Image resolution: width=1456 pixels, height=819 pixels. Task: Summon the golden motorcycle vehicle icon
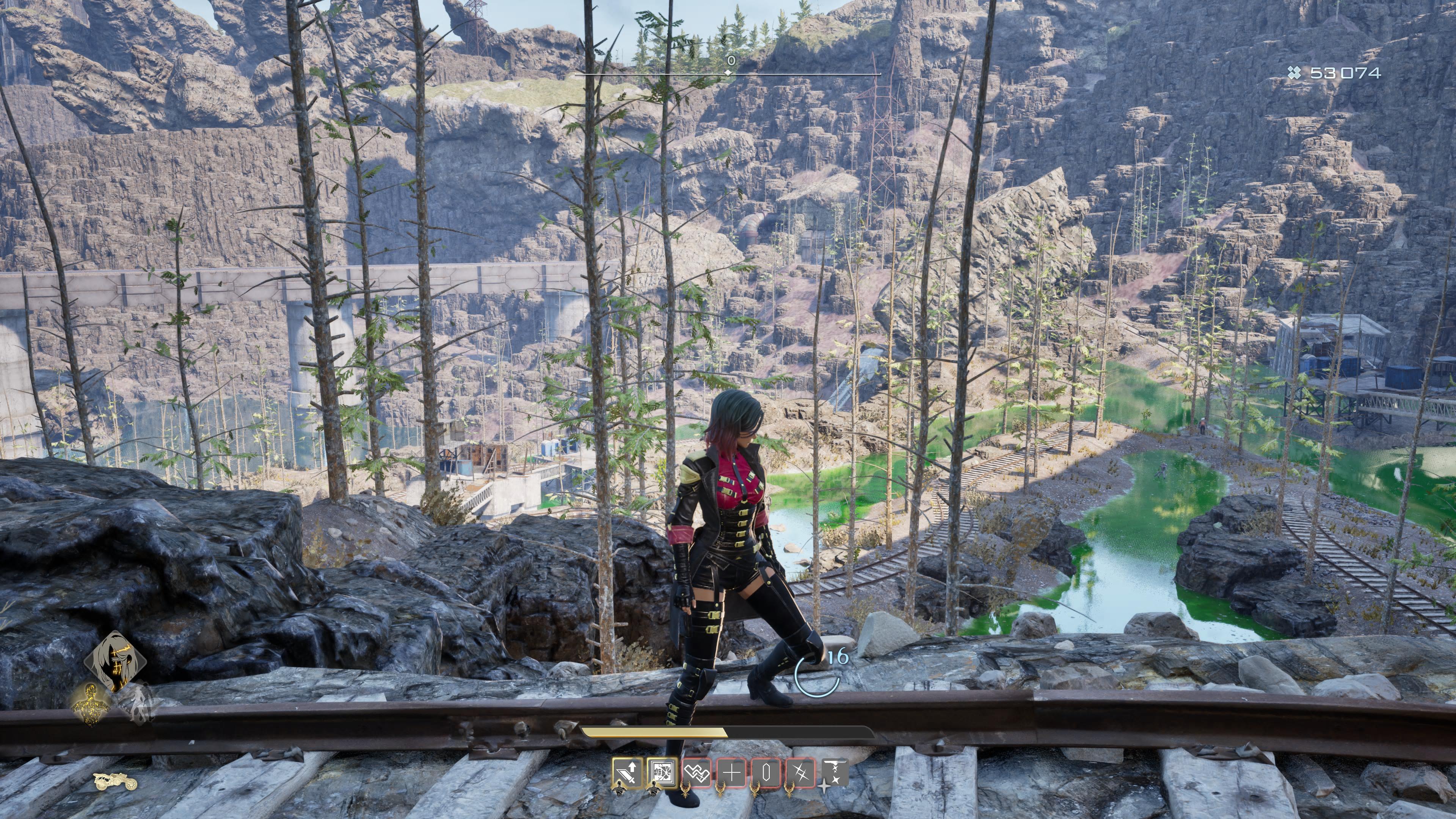click(115, 781)
